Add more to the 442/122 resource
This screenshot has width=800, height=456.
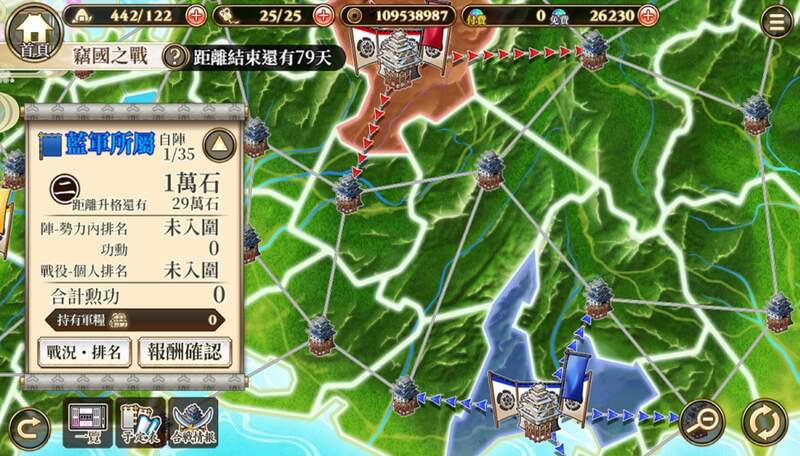point(196,16)
